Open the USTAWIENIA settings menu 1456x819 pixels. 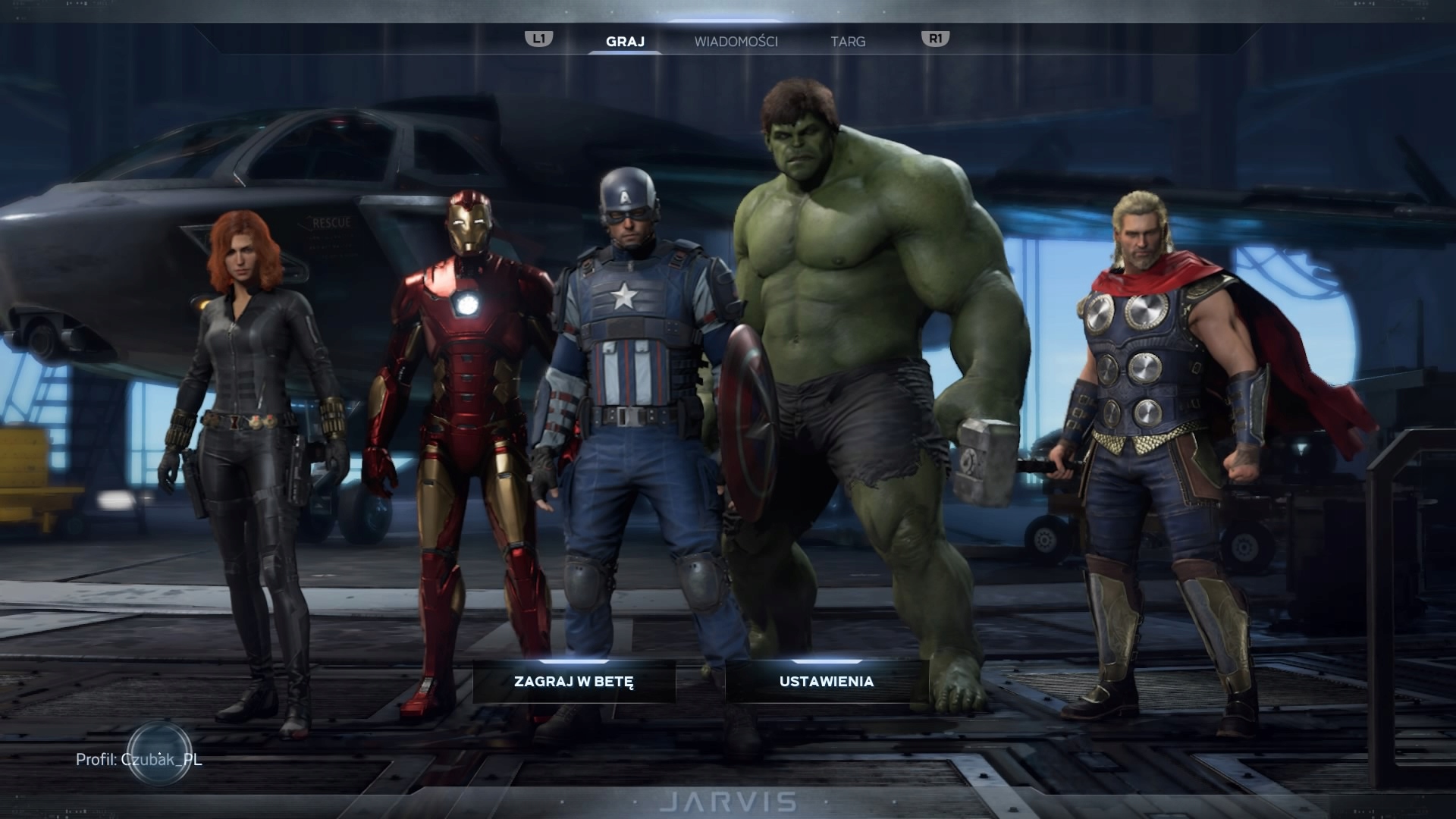pyautogui.click(x=827, y=681)
